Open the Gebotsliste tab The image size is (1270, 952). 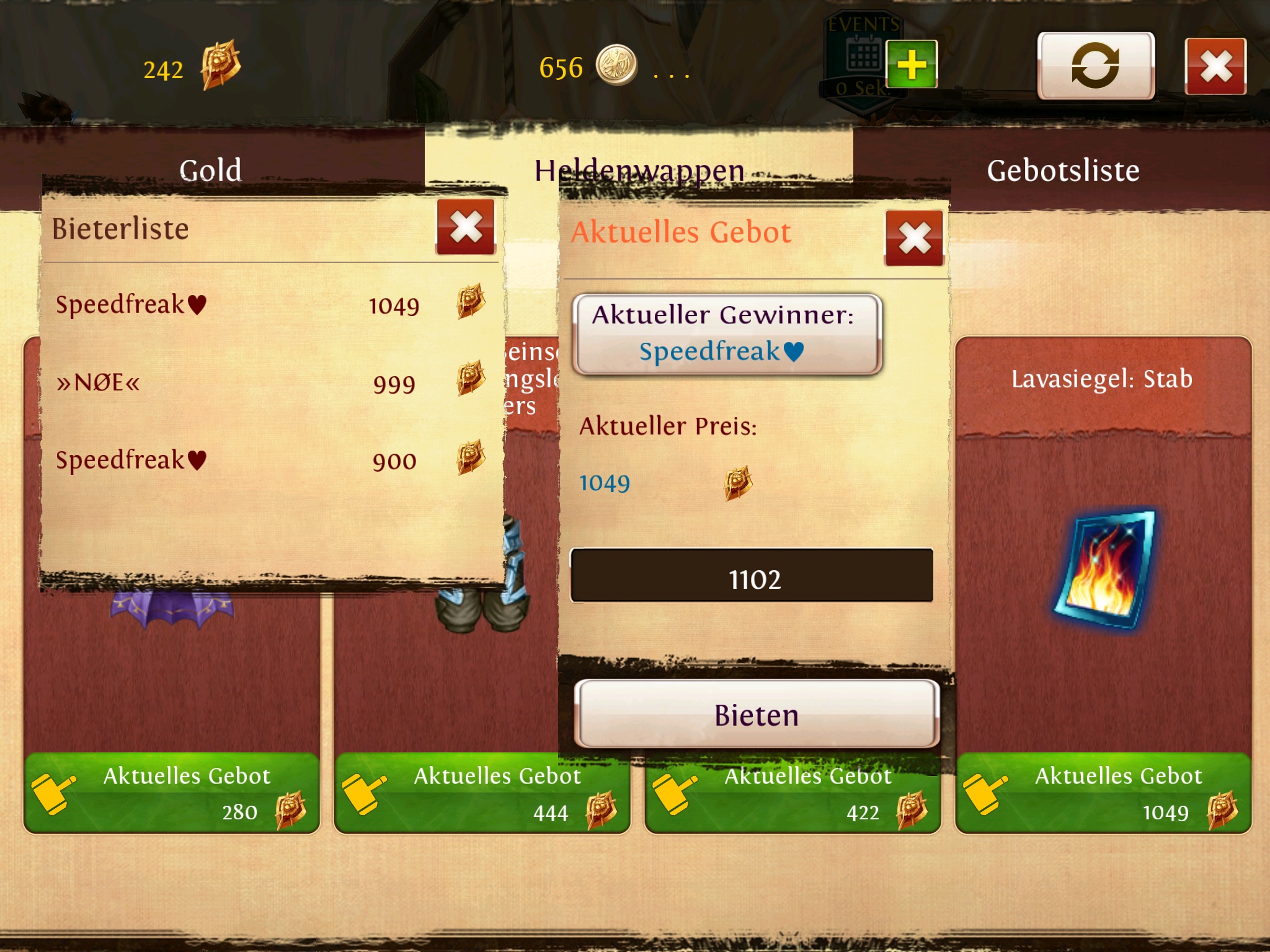coord(1063,170)
